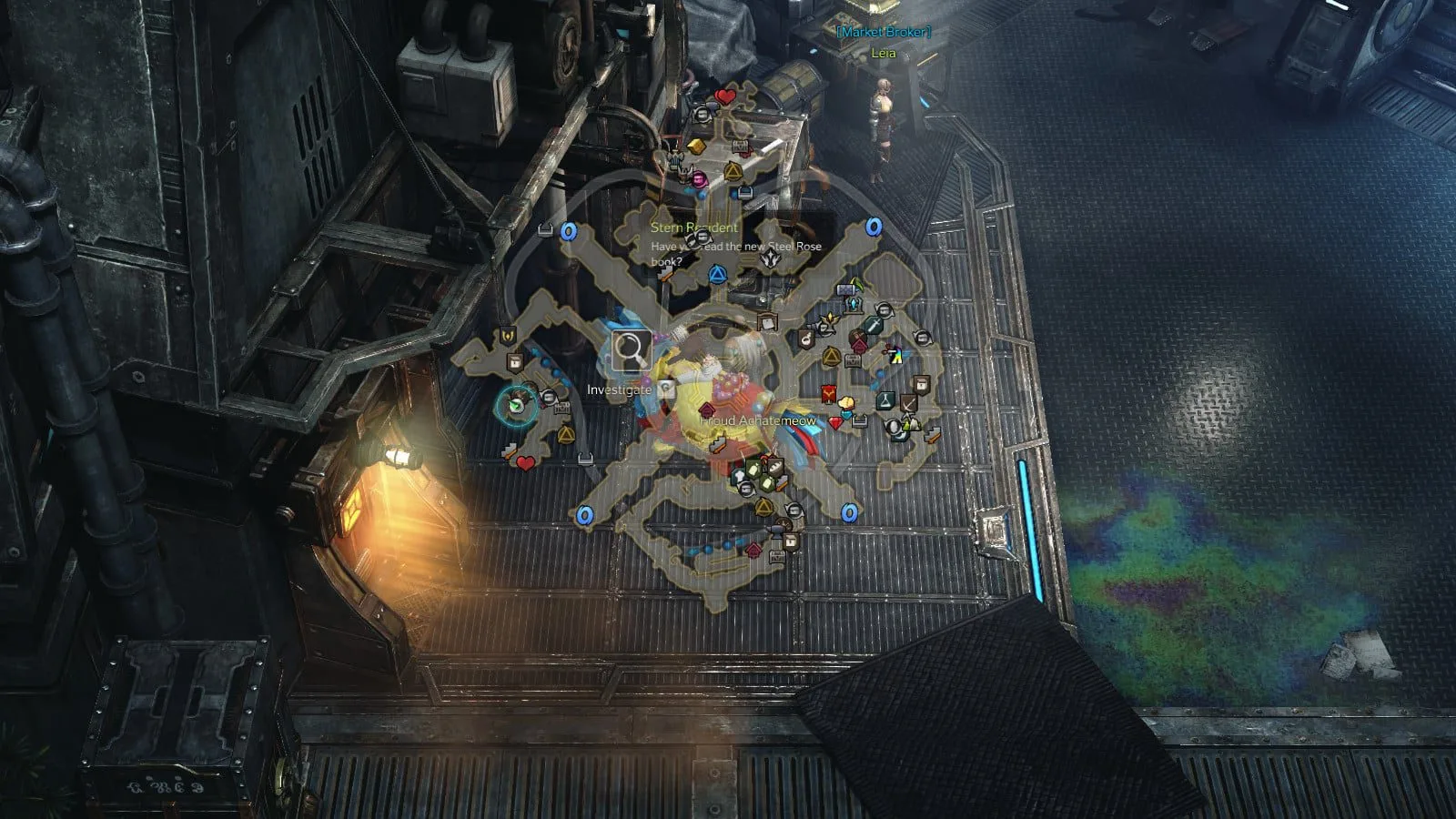Viewport: 1456px width, 819px height.
Task: Select the music note map marker
Action: point(805,340)
